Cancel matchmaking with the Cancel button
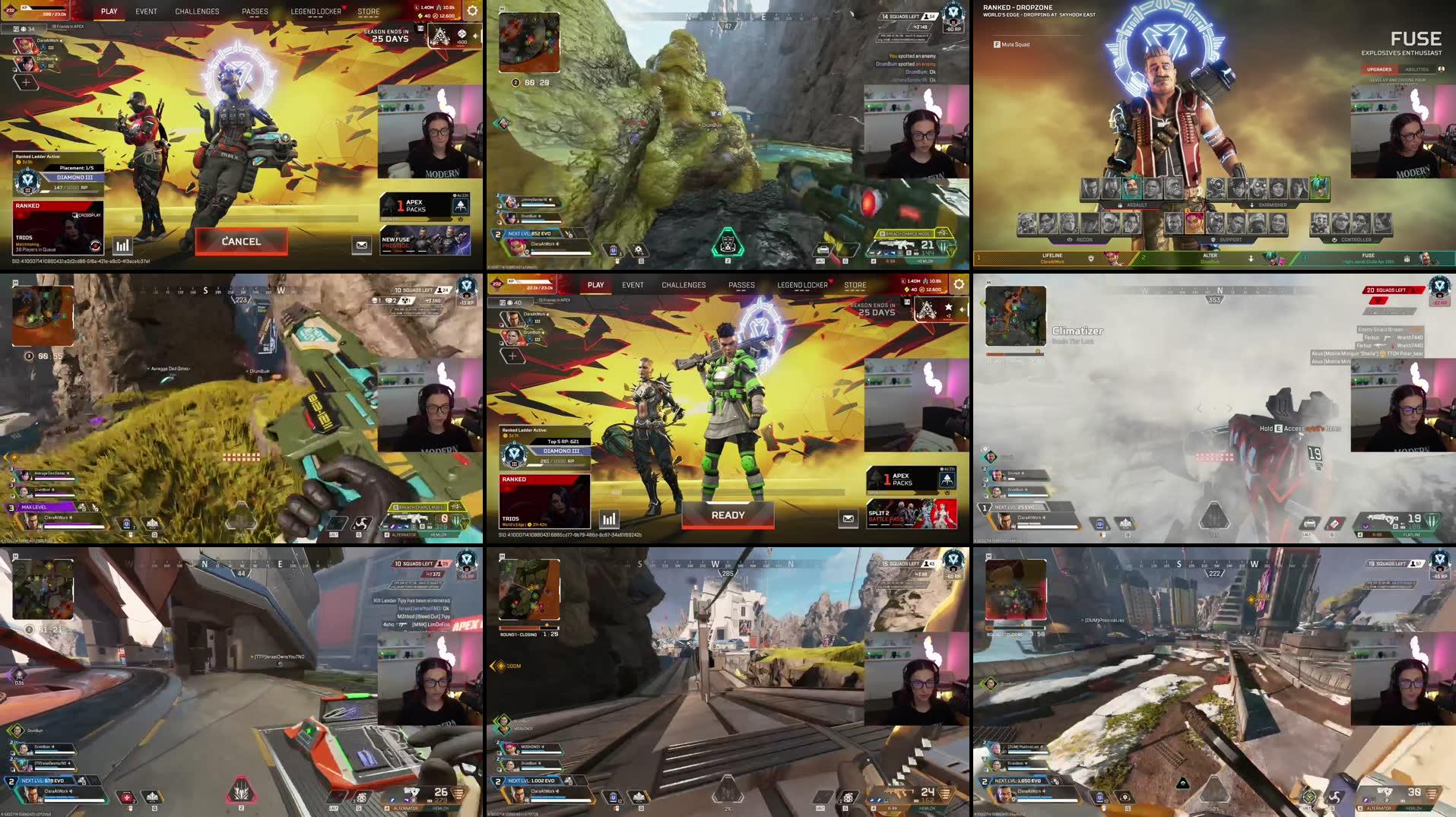This screenshot has height=817, width=1456. click(241, 241)
